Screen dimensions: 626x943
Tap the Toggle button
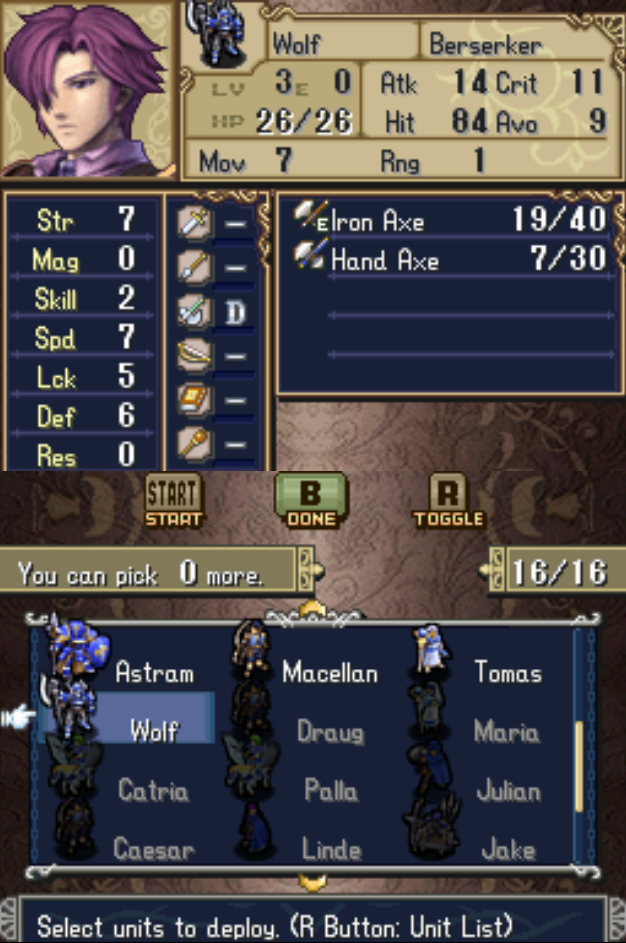(448, 500)
